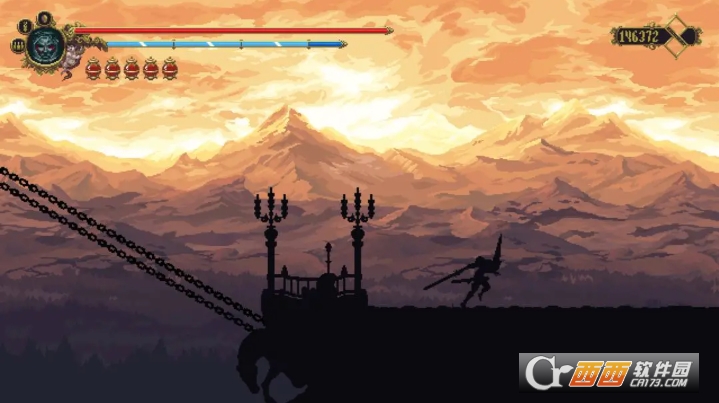
Task: Click the Penitent One portrait medallion
Action: [45, 43]
